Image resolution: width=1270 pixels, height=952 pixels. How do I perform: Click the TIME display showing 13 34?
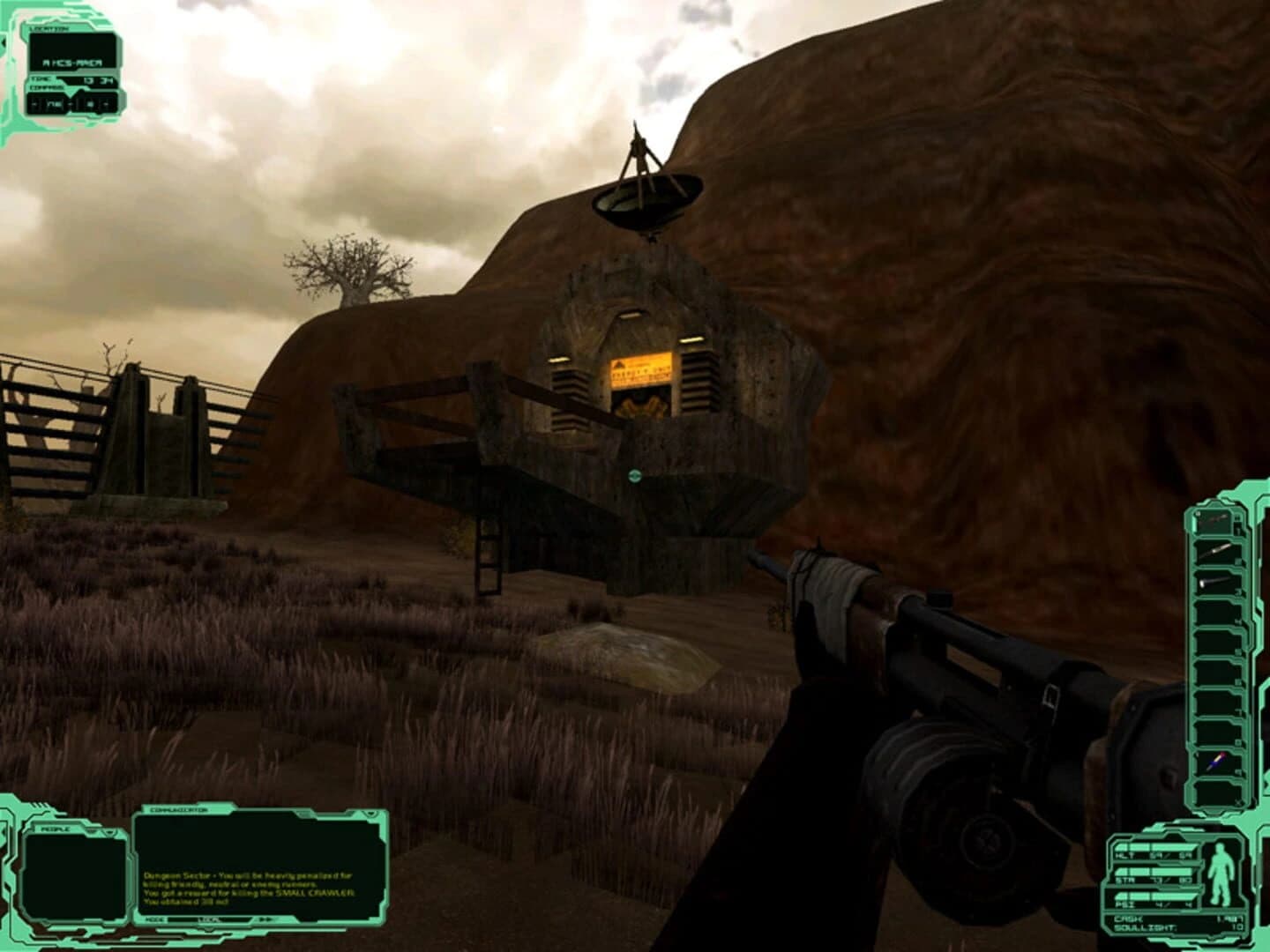pyautogui.click(x=98, y=81)
